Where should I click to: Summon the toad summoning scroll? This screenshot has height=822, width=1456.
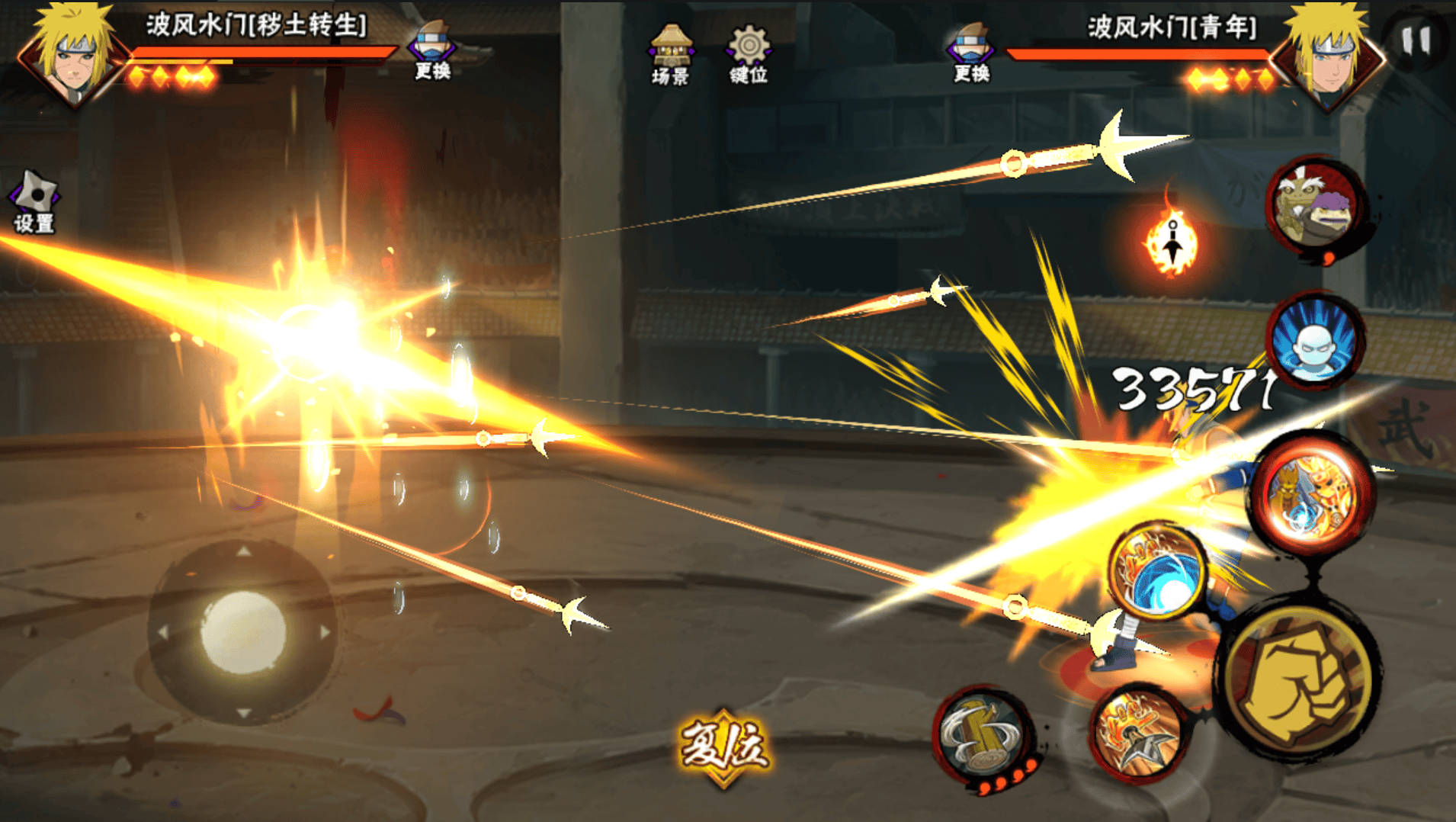pyautogui.click(x=1316, y=207)
